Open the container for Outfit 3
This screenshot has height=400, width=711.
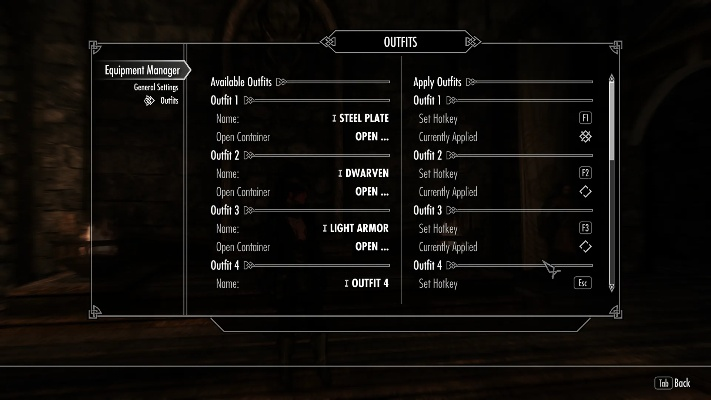click(x=372, y=246)
